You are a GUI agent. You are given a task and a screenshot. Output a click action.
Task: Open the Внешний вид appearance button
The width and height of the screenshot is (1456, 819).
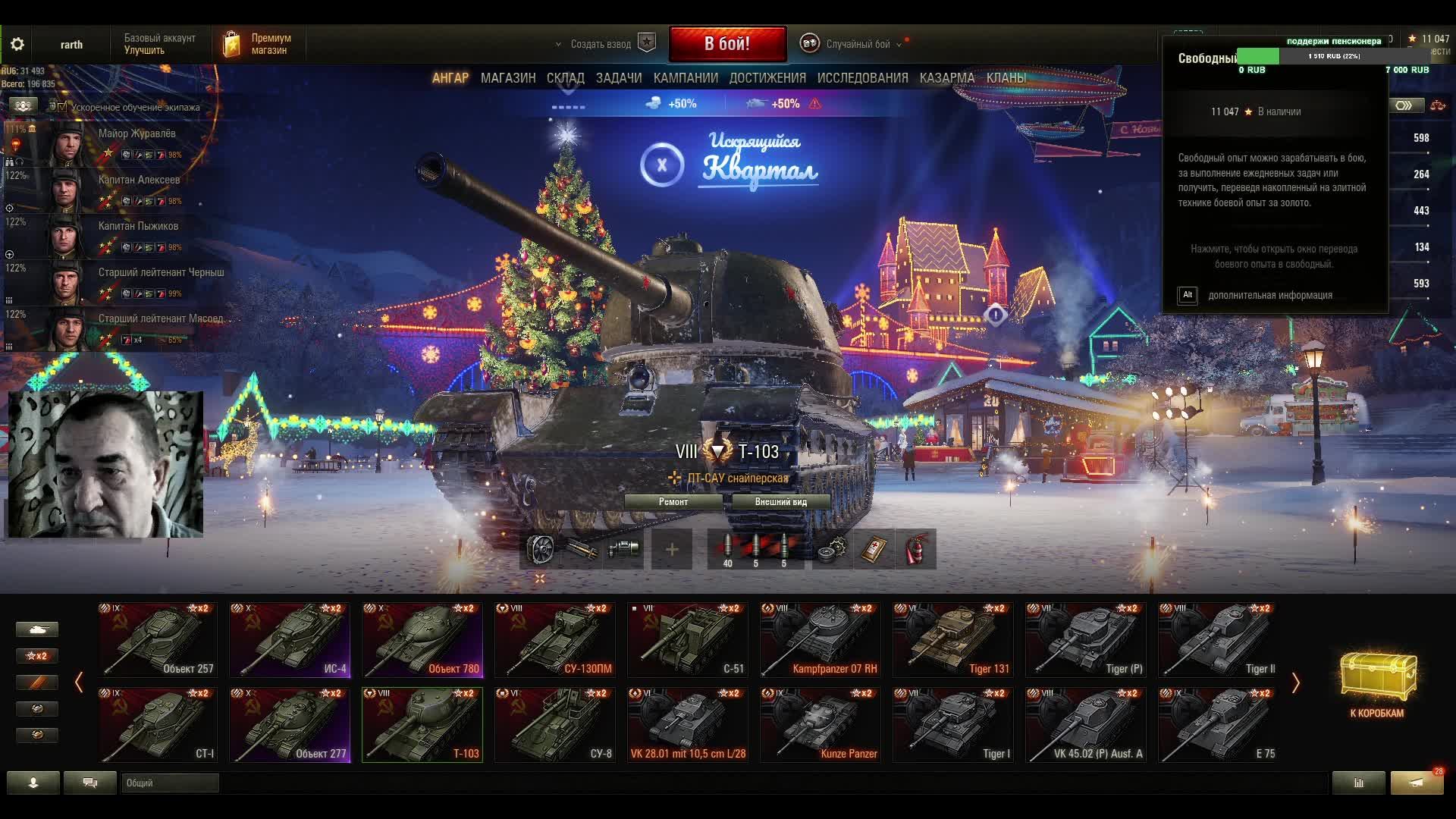pyautogui.click(x=780, y=502)
